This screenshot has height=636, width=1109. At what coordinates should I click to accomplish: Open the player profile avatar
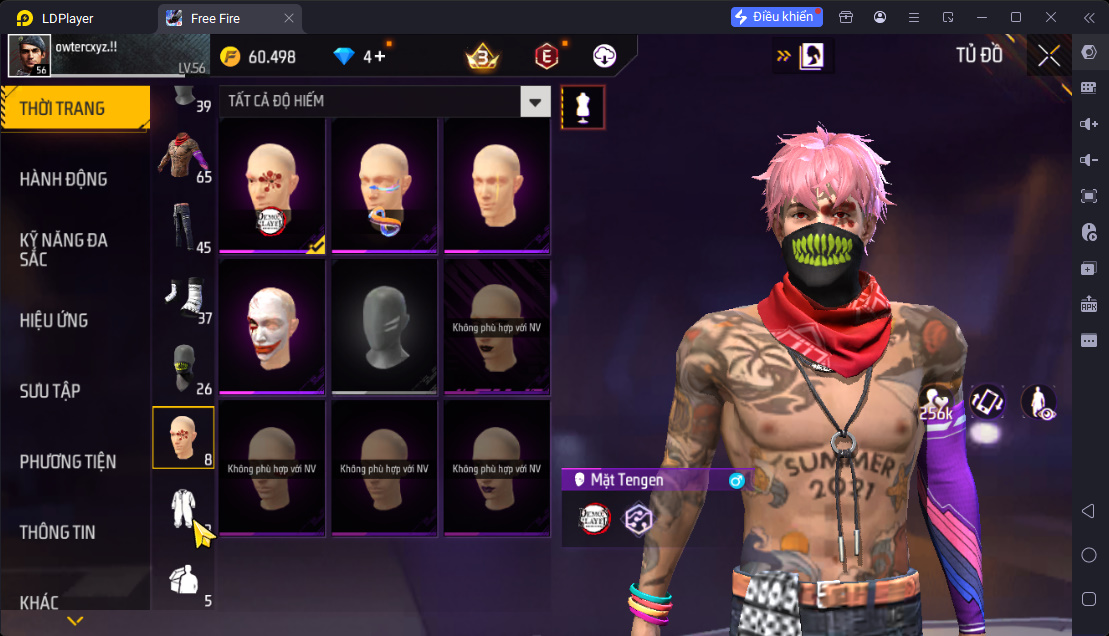pyautogui.click(x=29, y=56)
